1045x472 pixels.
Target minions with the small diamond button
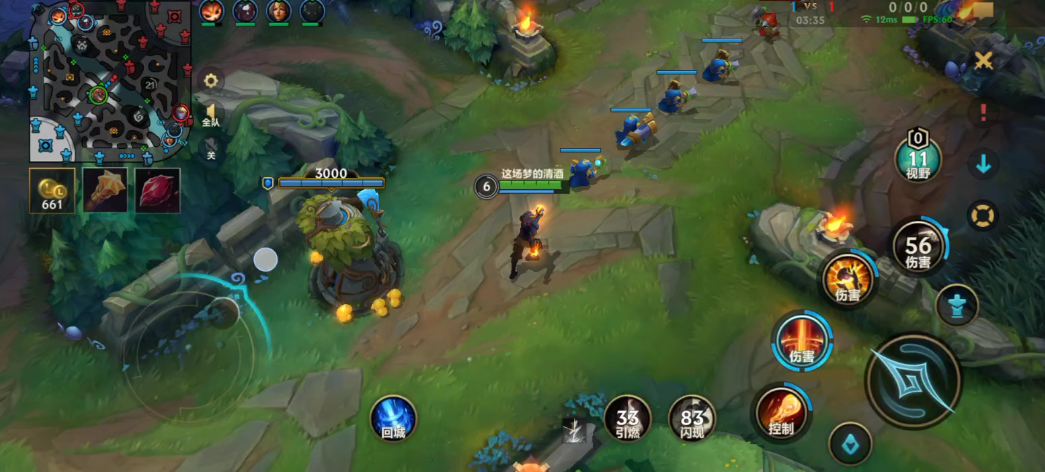point(850,443)
